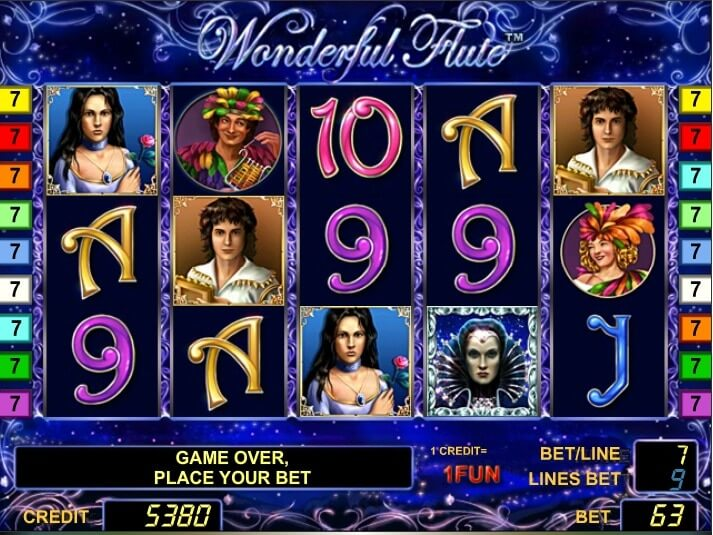Activate the purple payline marker on the left strip
713x535 pixels.
click(x=17, y=403)
